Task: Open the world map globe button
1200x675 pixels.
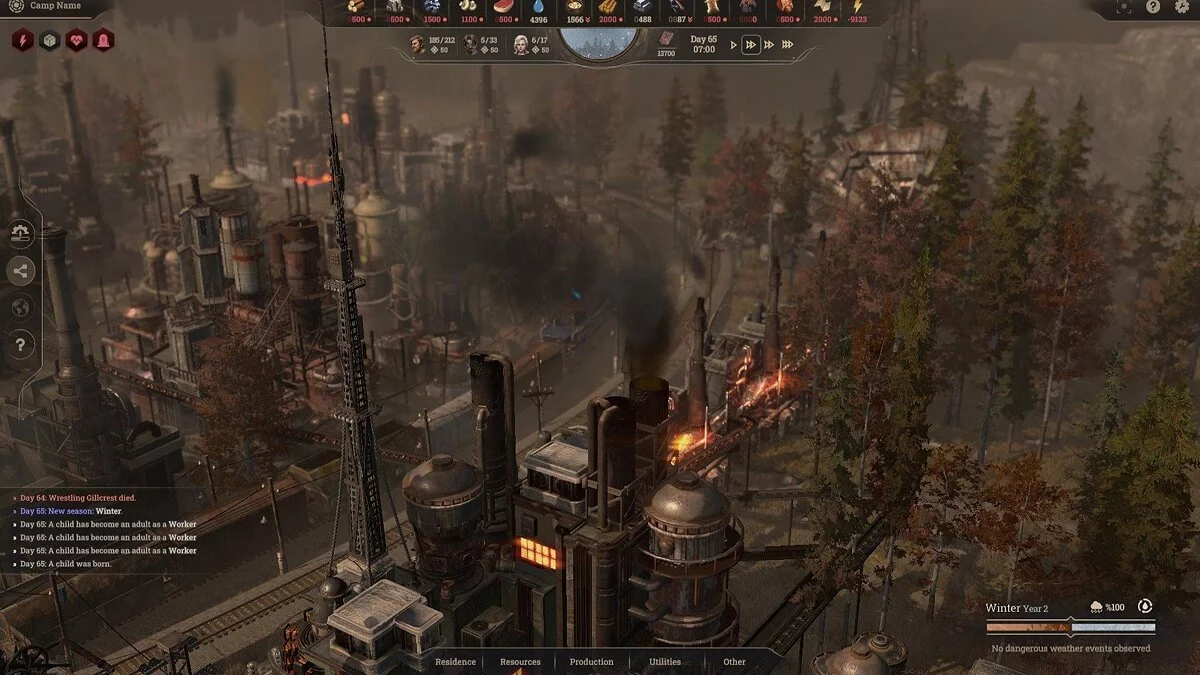Action: pyautogui.click(x=21, y=307)
